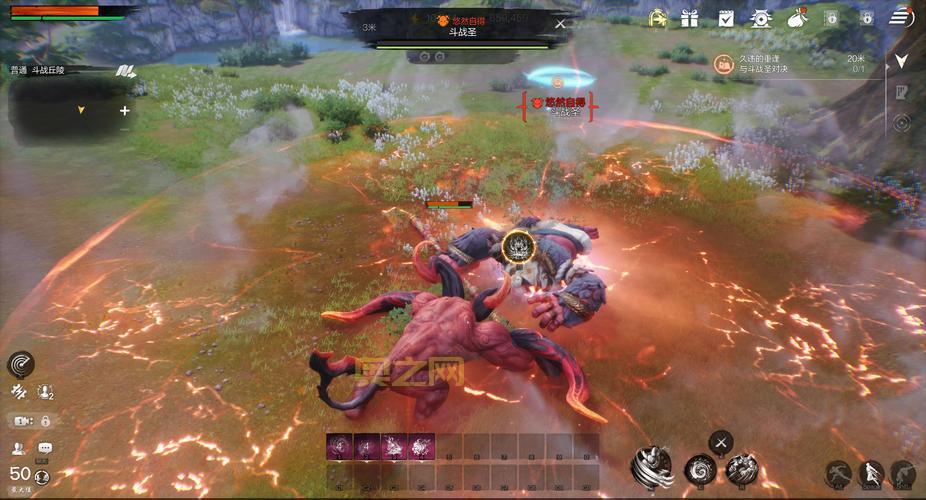Click the crossed swords button above skills
This screenshot has width=926, height=500.
click(721, 441)
